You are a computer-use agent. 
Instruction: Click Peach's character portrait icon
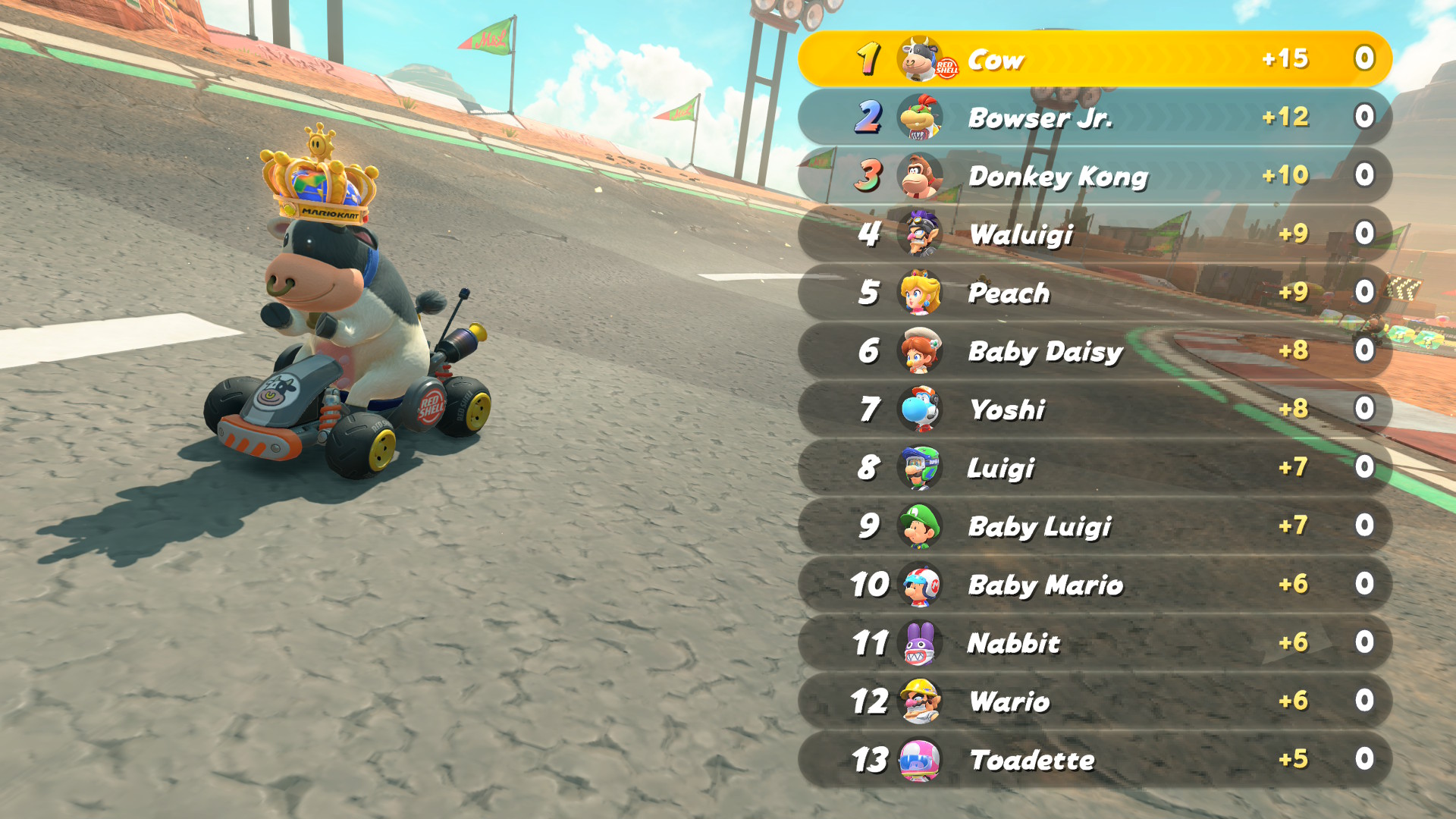pyautogui.click(x=919, y=293)
